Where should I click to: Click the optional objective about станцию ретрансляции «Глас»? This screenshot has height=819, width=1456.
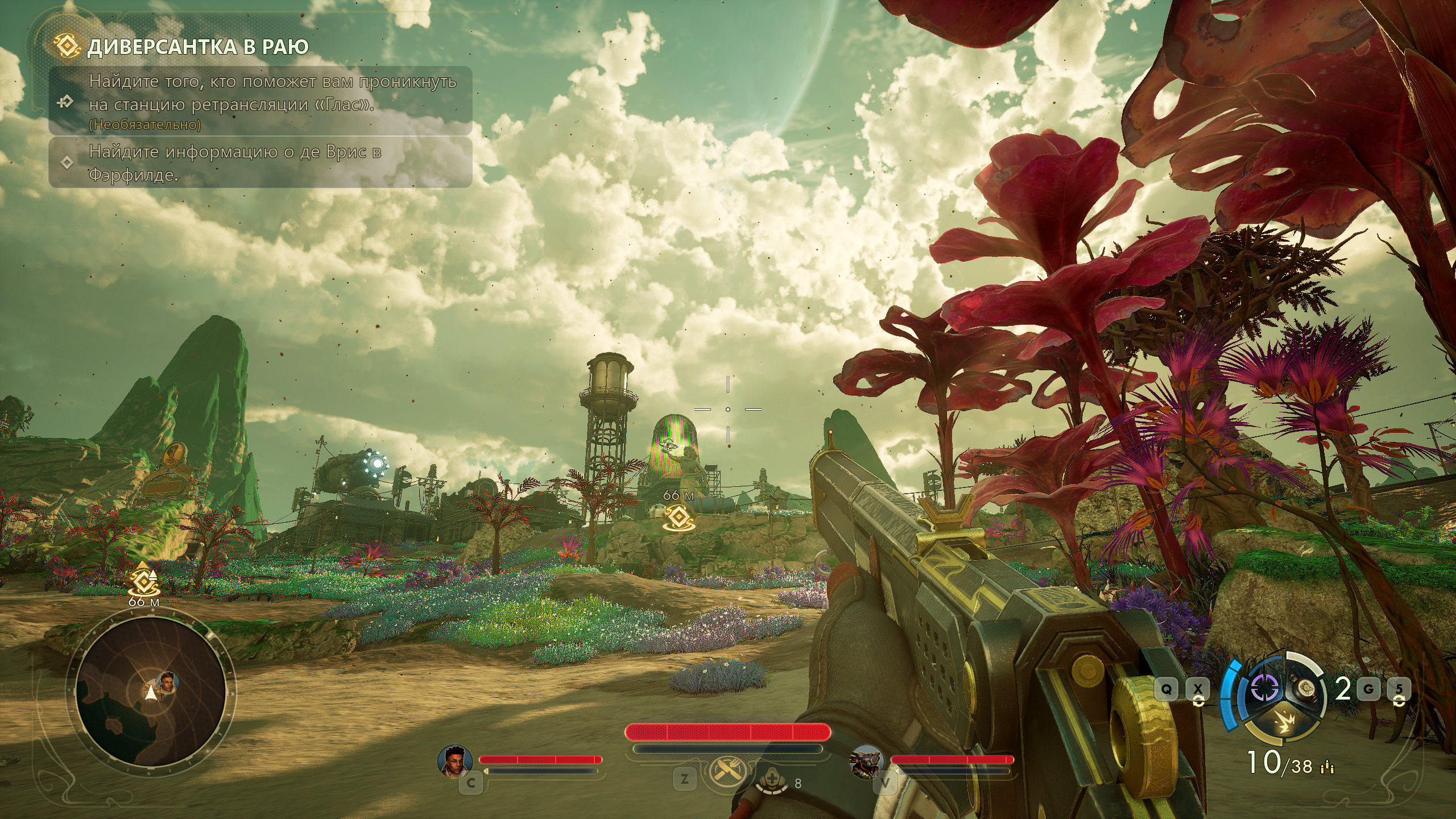coord(272,101)
